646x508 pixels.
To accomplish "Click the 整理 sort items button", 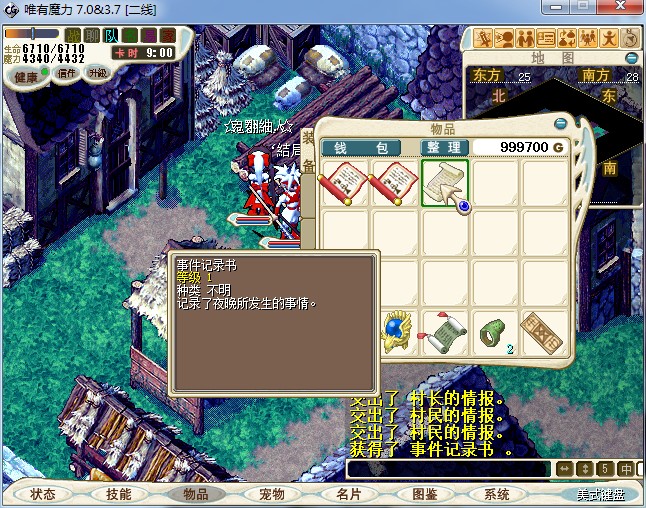I will tap(443, 148).
